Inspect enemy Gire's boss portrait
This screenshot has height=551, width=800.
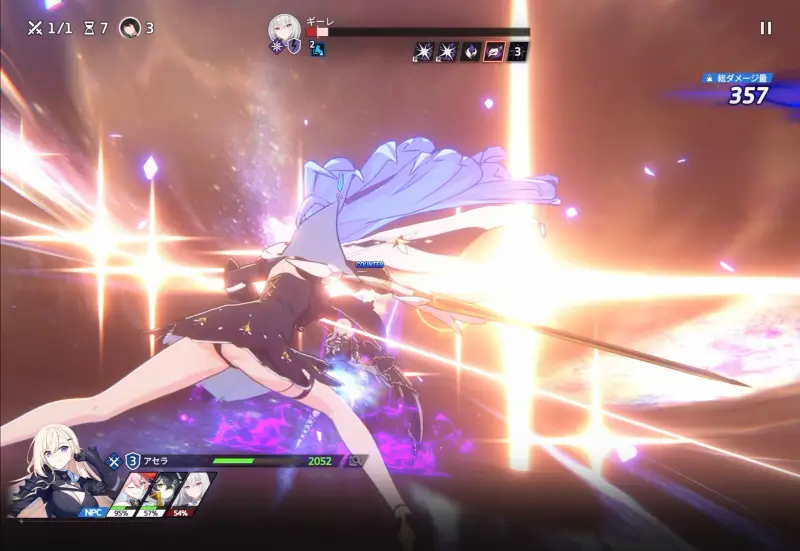tap(285, 29)
